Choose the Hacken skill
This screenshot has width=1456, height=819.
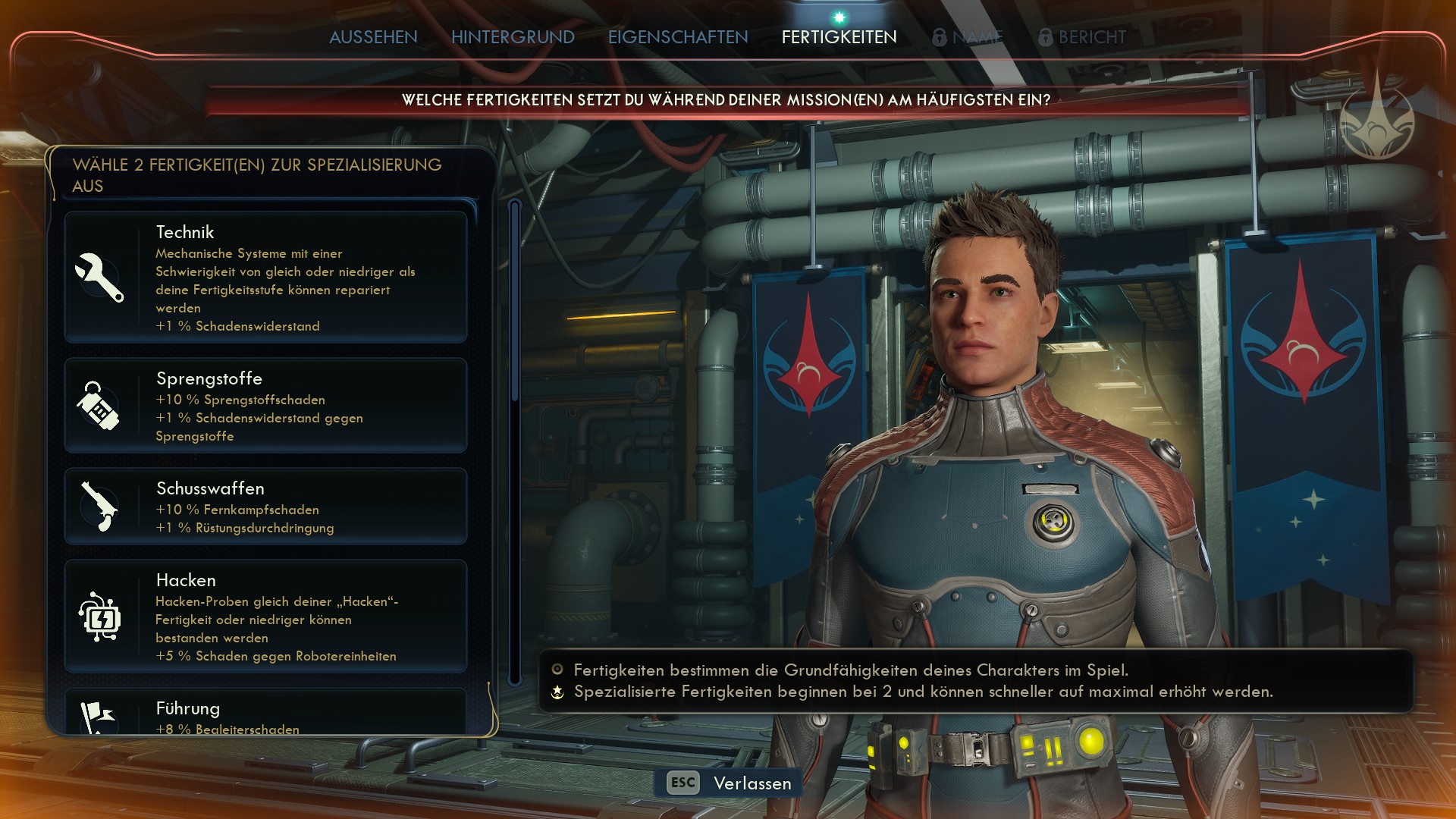[x=265, y=617]
